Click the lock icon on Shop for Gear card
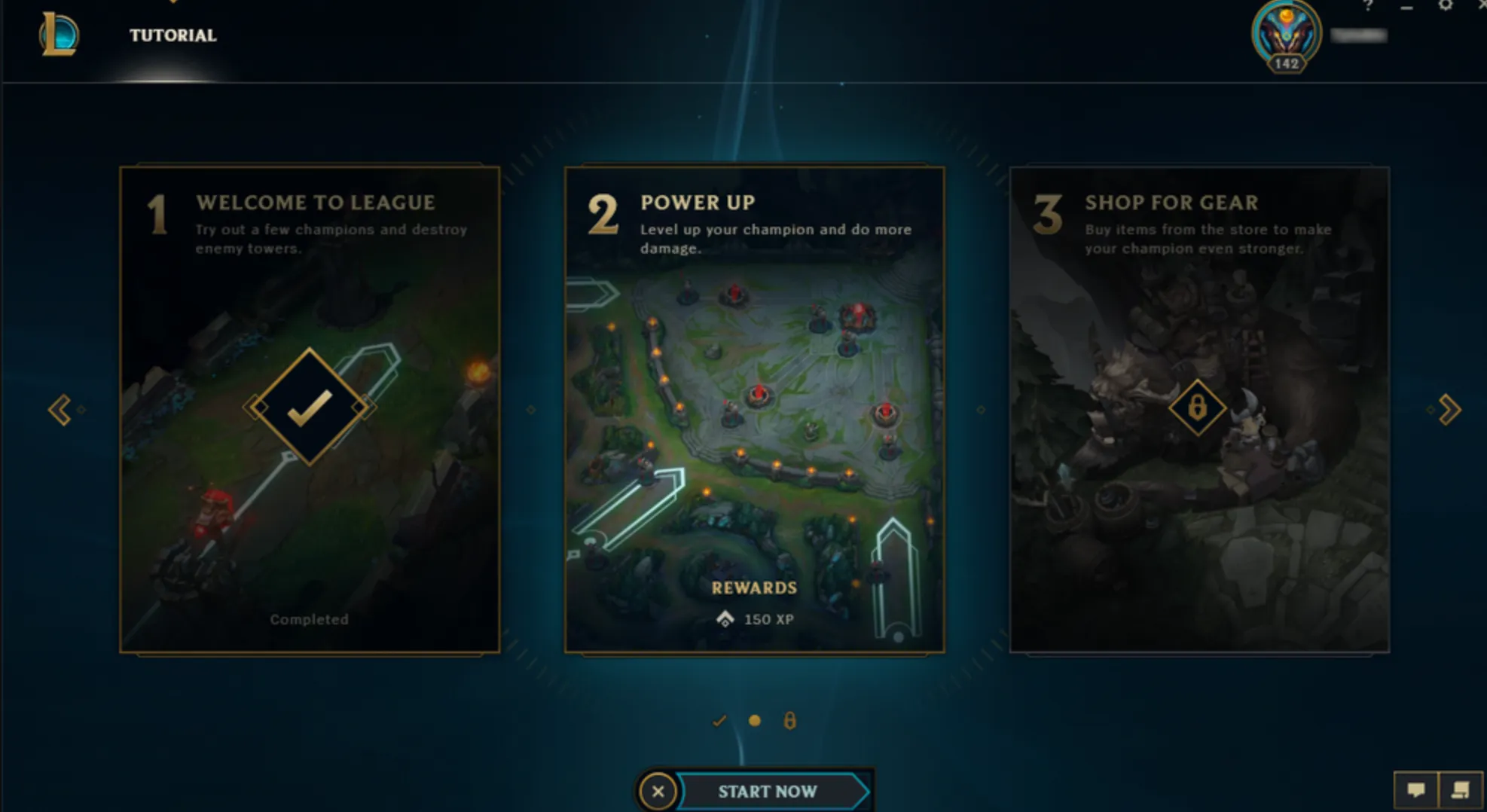1487x812 pixels. 1199,407
